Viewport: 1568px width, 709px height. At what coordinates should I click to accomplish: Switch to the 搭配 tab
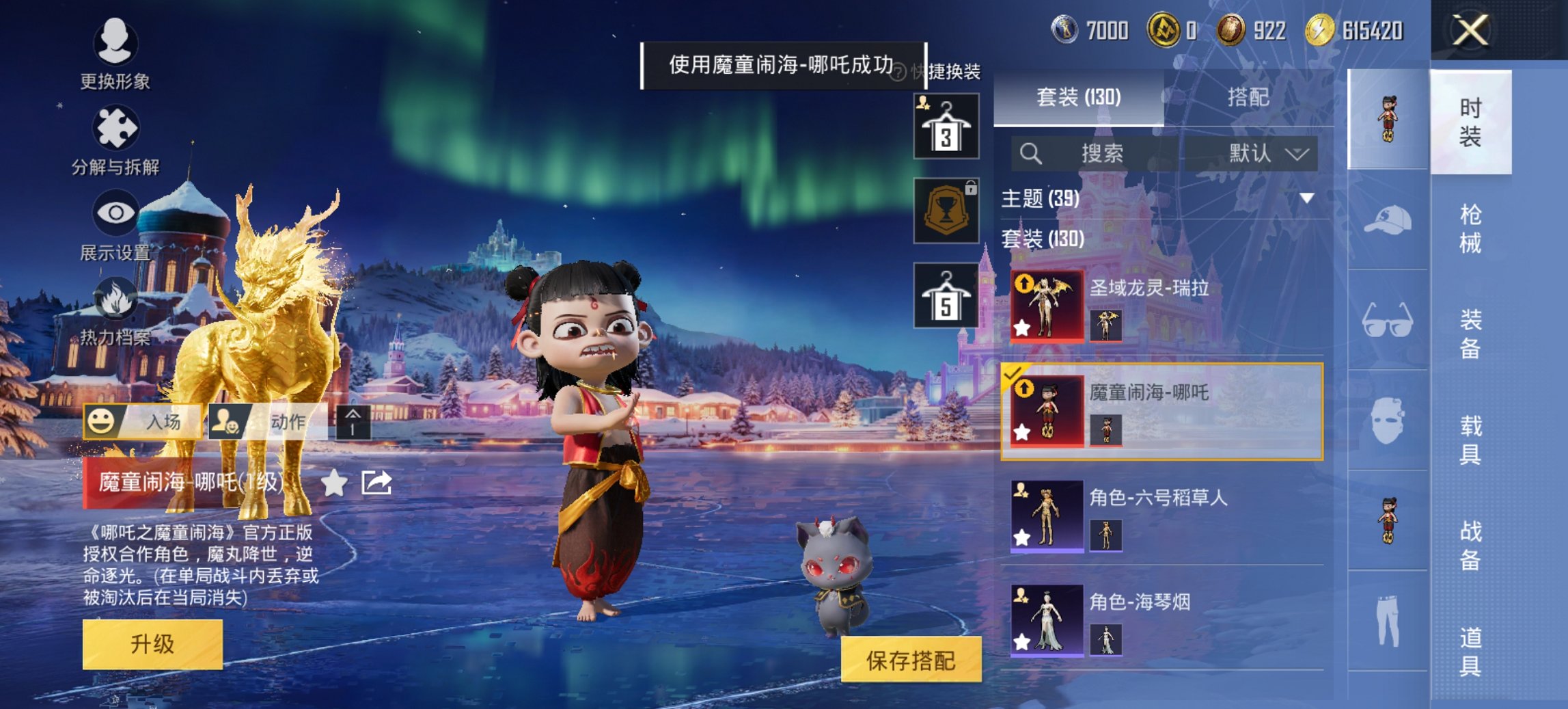click(1248, 98)
